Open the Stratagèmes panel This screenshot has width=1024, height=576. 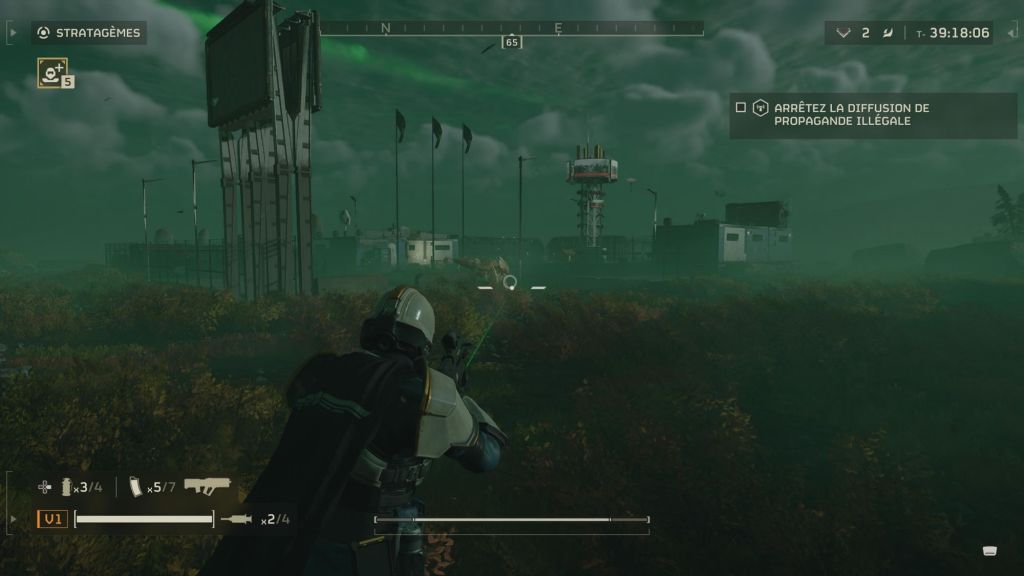coord(89,33)
